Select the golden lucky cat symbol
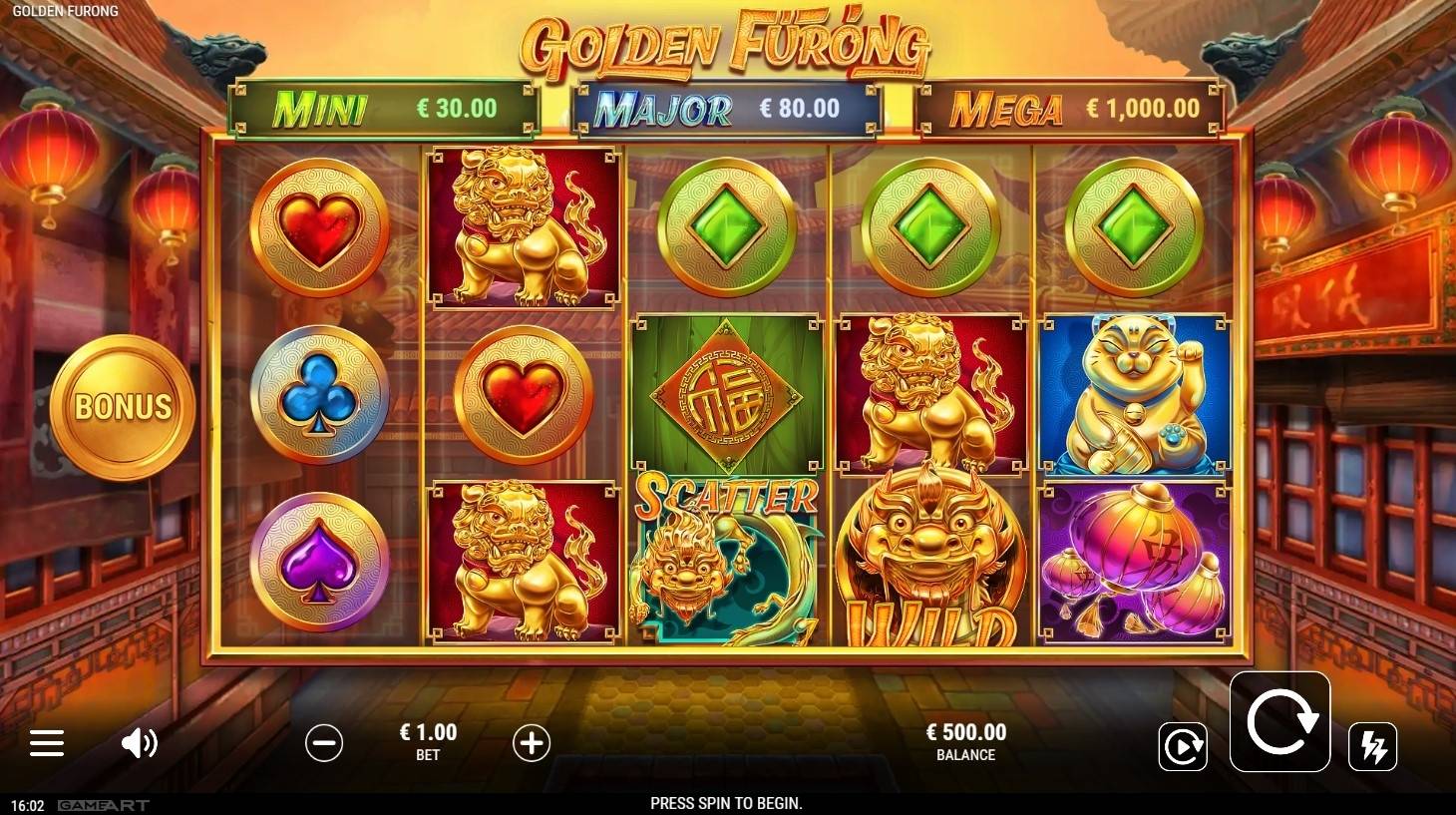Screen dimensions: 1456x815 coord(1137,394)
